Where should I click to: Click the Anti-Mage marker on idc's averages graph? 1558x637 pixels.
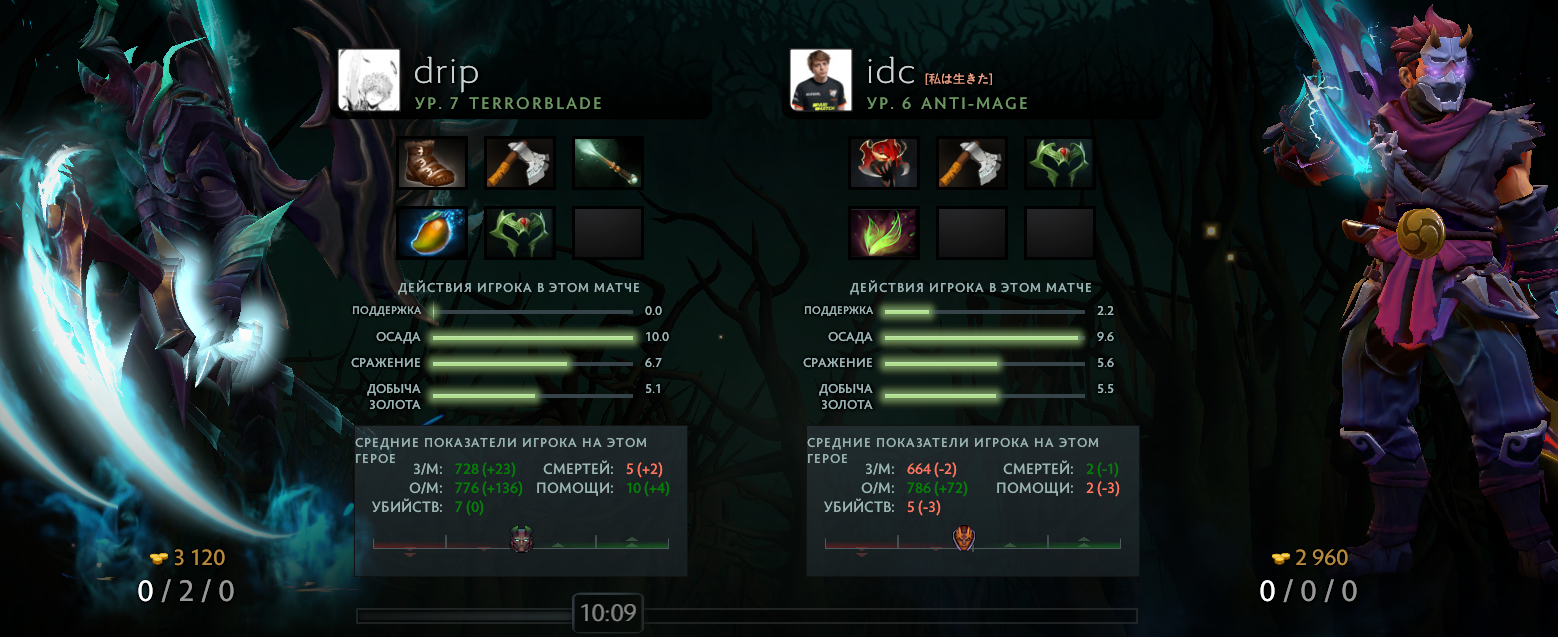click(964, 539)
